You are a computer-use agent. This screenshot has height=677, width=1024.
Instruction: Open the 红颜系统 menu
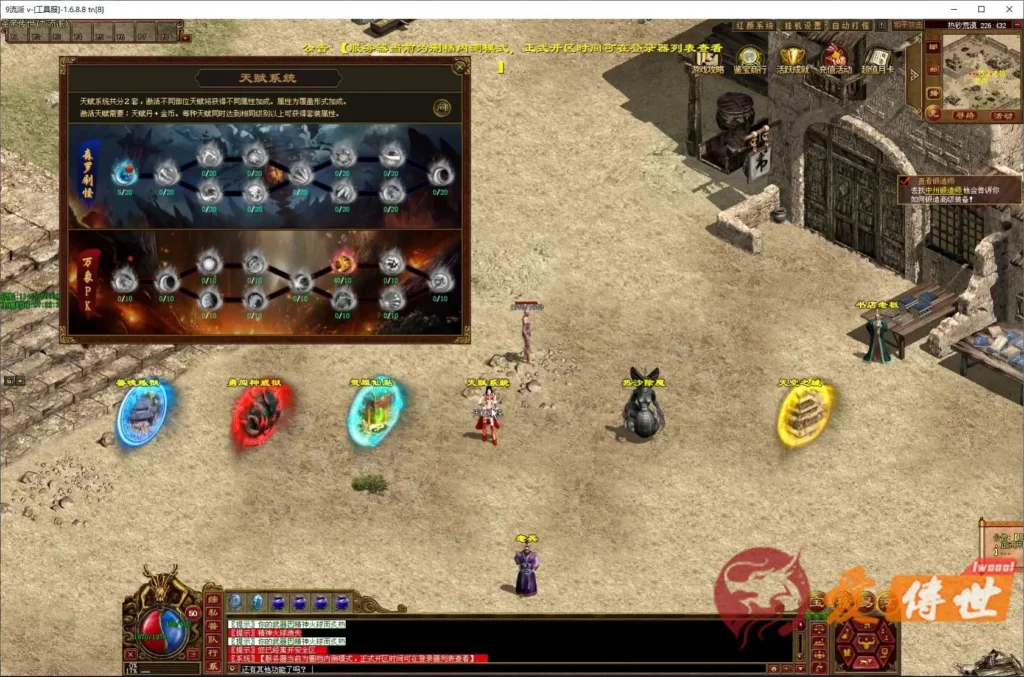tap(759, 25)
